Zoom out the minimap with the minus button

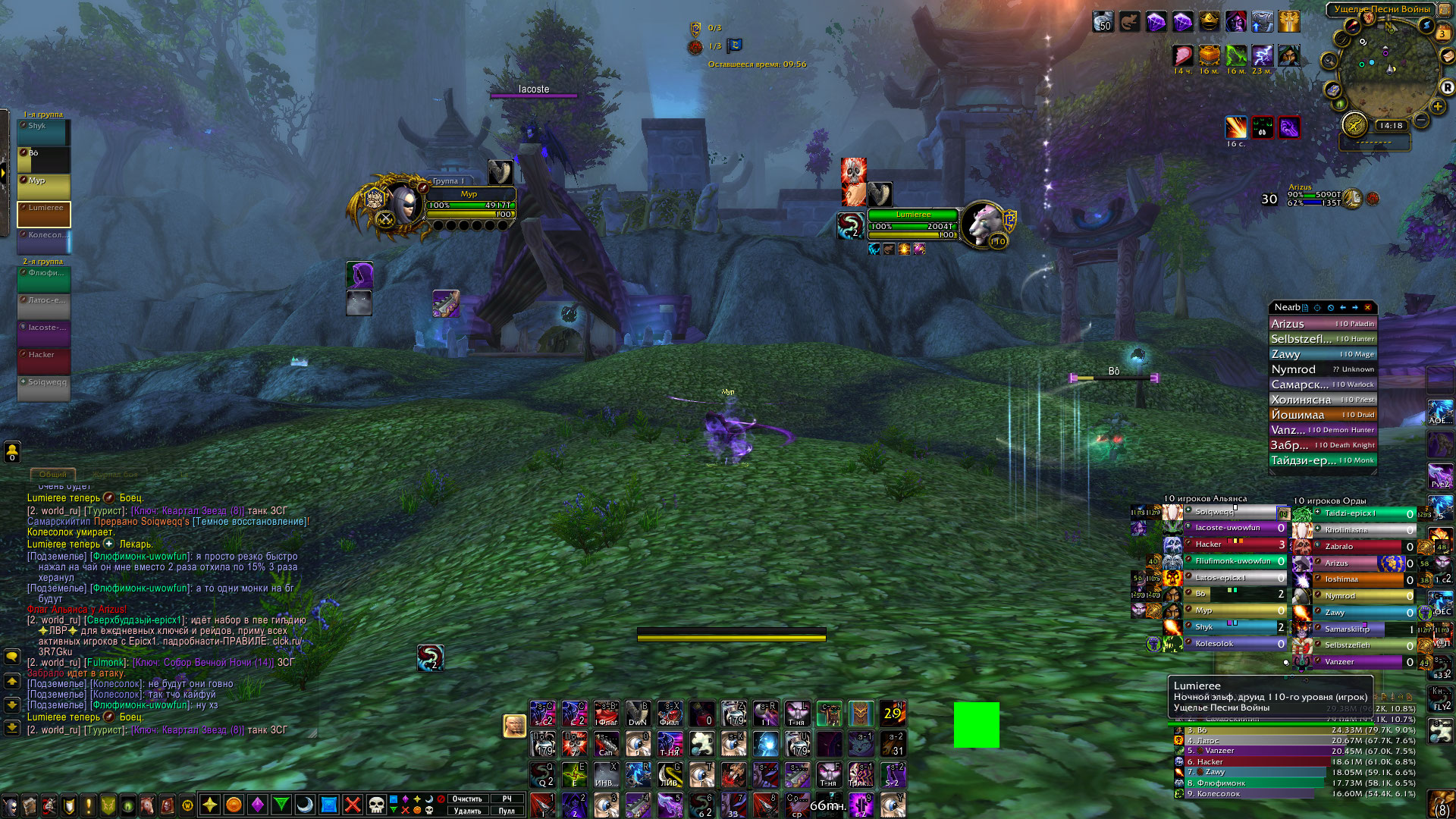[x=1421, y=121]
